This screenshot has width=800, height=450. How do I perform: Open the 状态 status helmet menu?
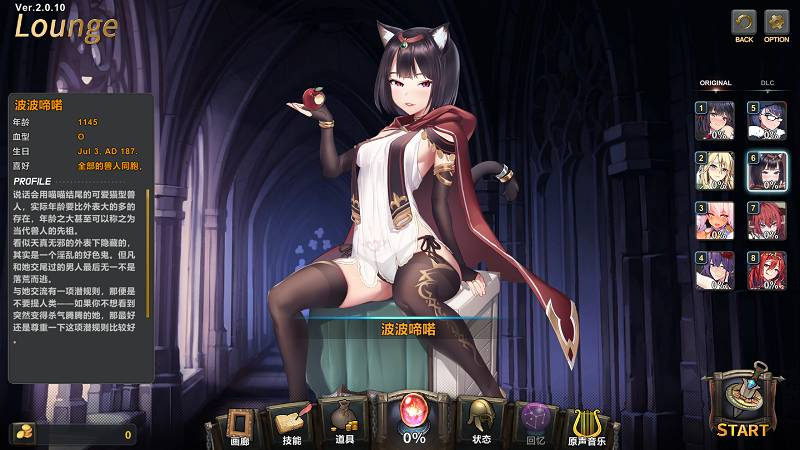[481, 419]
